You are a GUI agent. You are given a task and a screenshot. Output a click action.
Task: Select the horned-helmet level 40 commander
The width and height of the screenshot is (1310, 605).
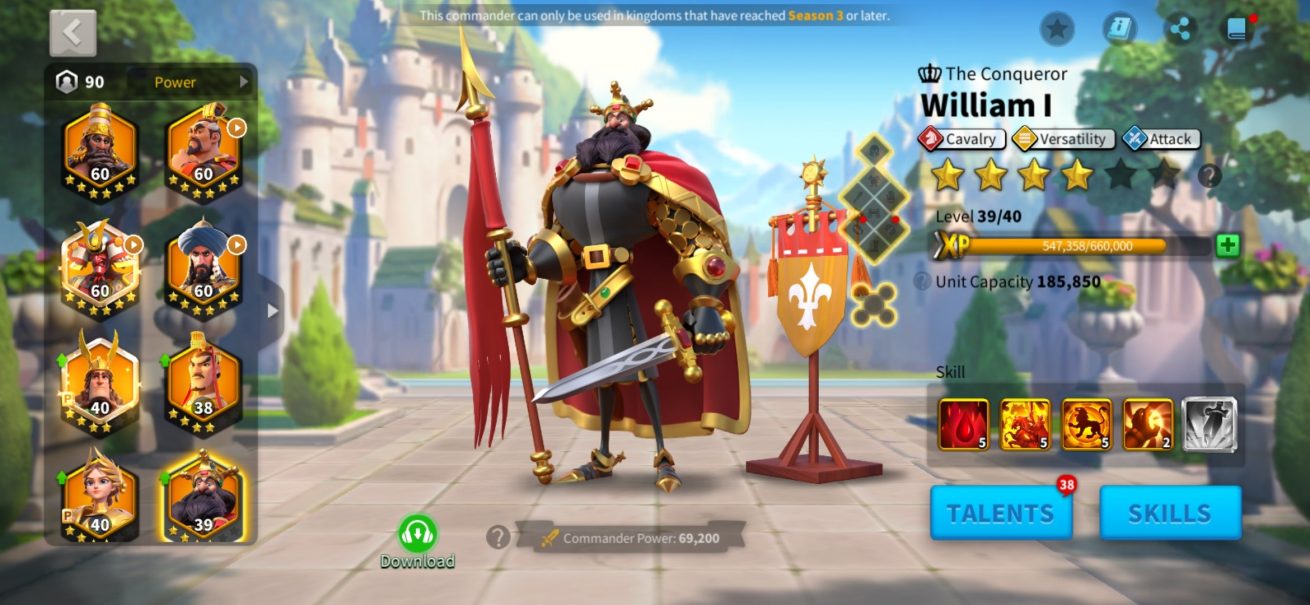coord(100,384)
